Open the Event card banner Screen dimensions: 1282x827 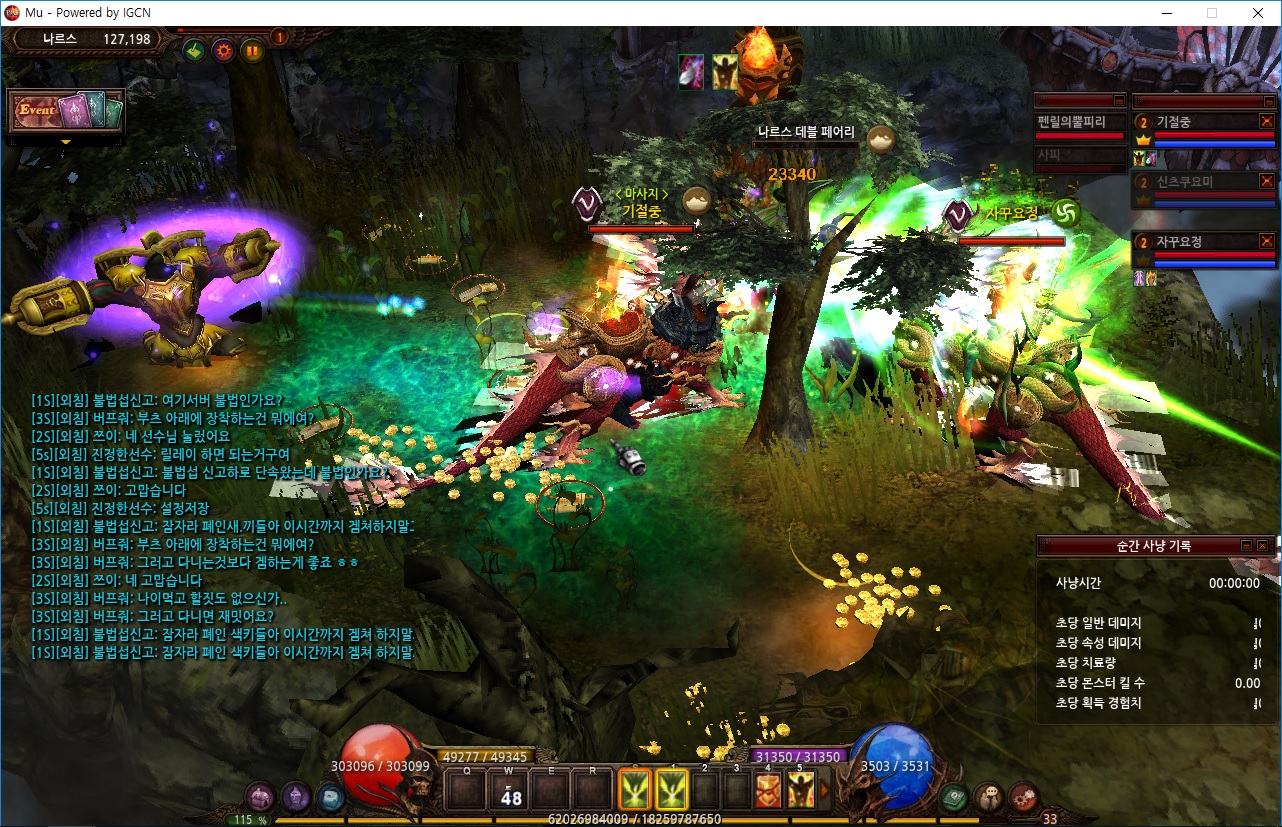pos(66,111)
